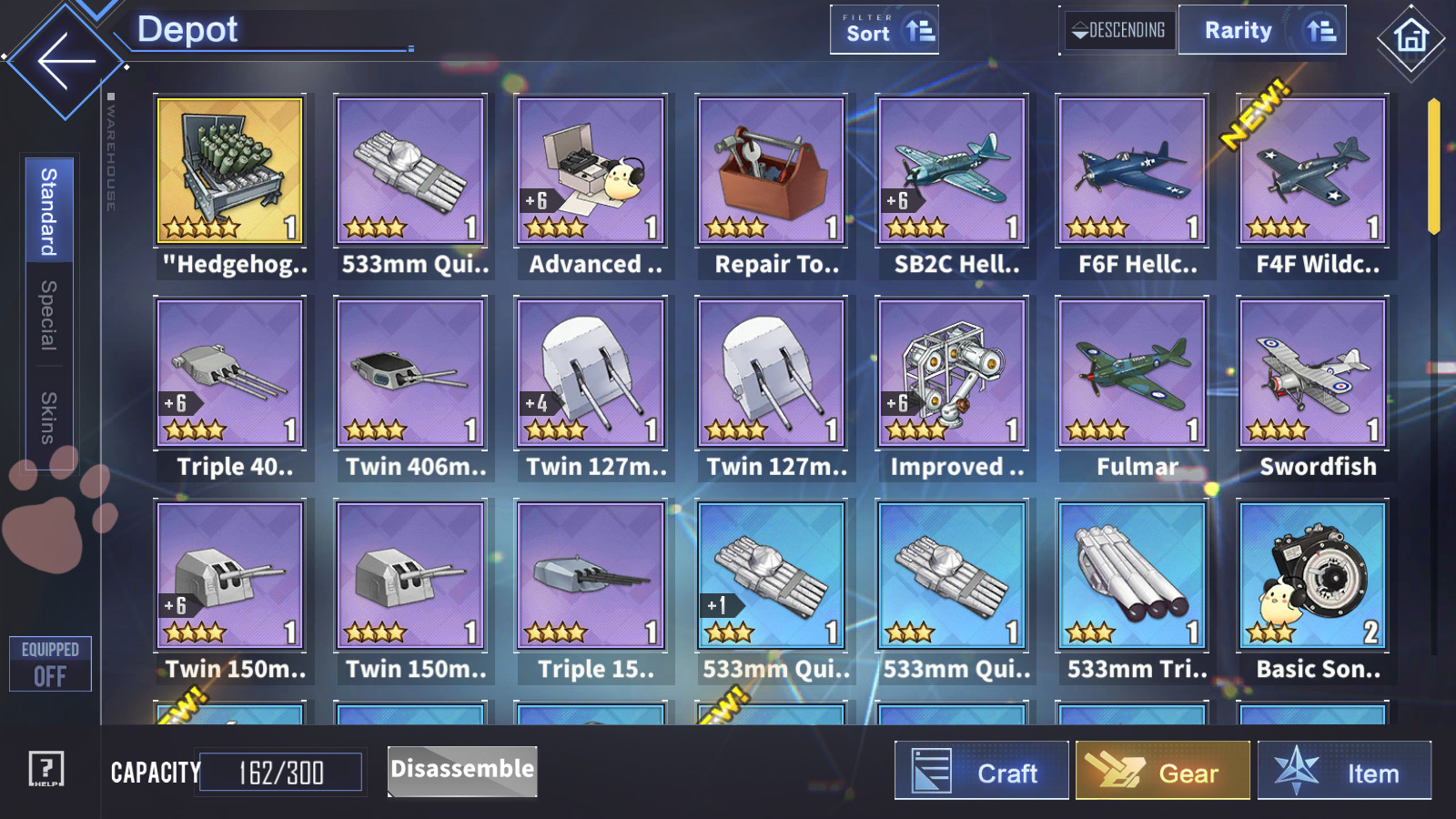Open the Craft menu
This screenshot has width=1456, height=819.
coord(981,772)
